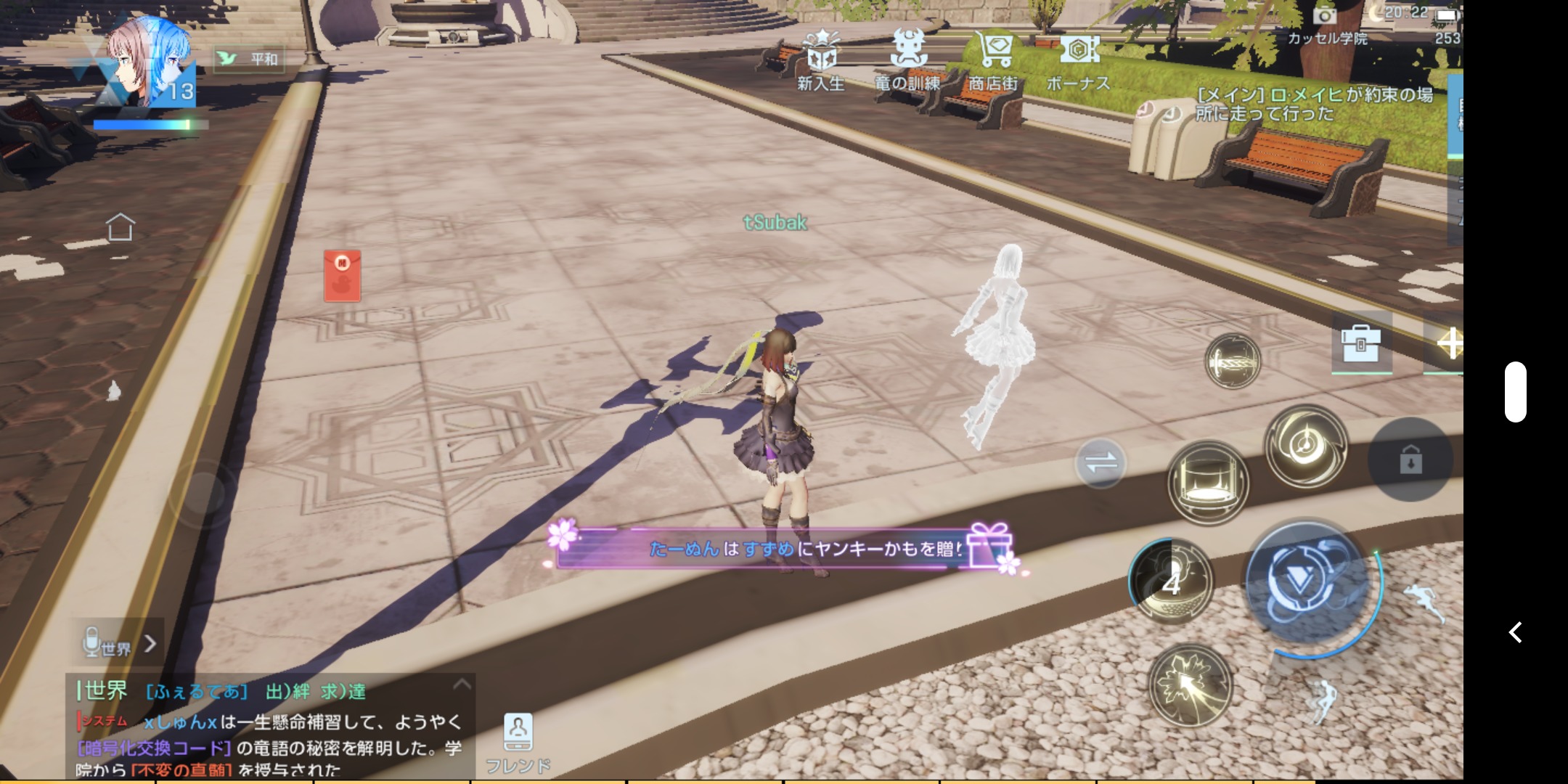Tap the Android back arrow
Screen dimensions: 1568x784
(x=1515, y=632)
